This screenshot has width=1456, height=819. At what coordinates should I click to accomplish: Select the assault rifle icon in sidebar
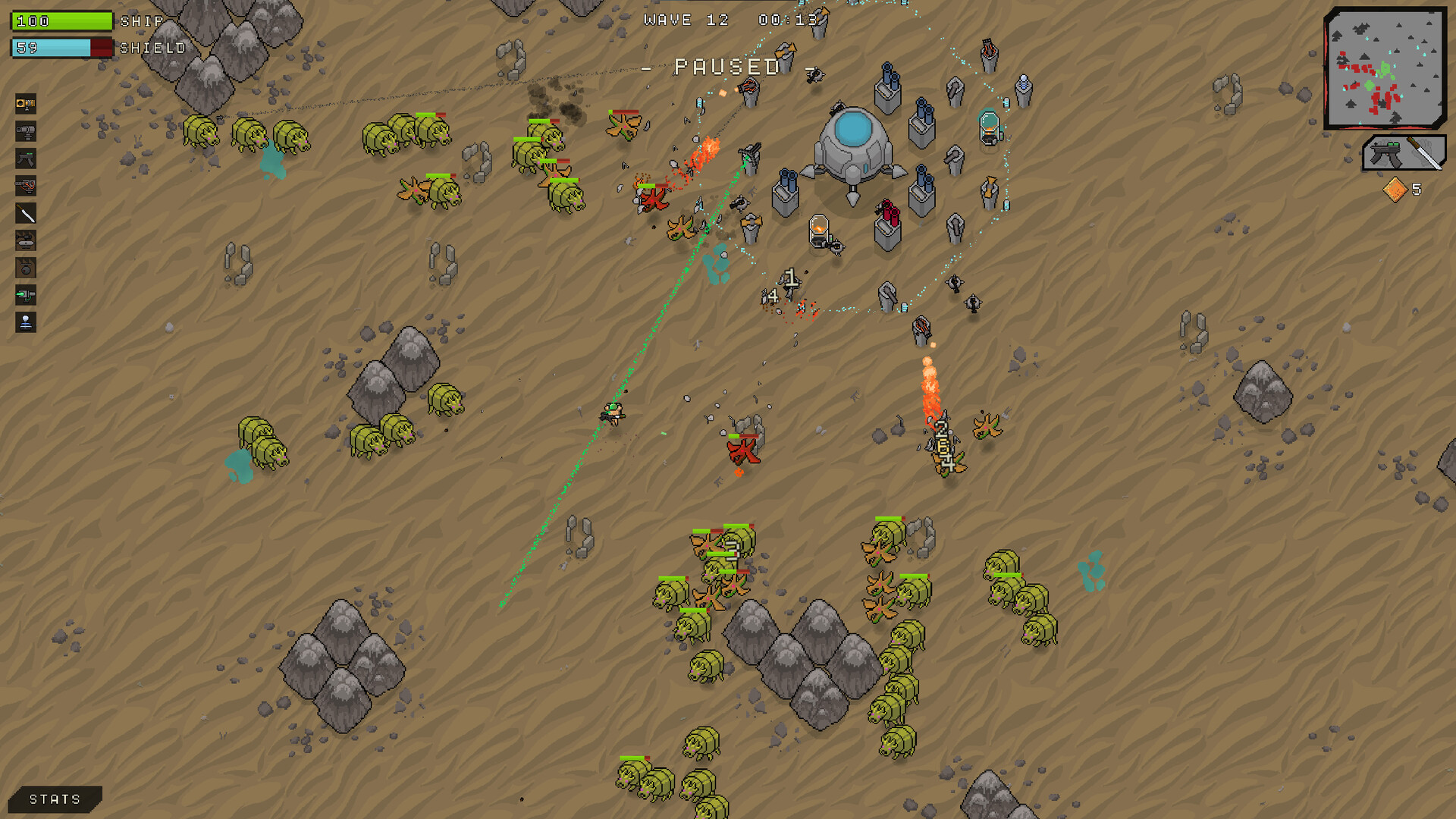click(x=26, y=158)
